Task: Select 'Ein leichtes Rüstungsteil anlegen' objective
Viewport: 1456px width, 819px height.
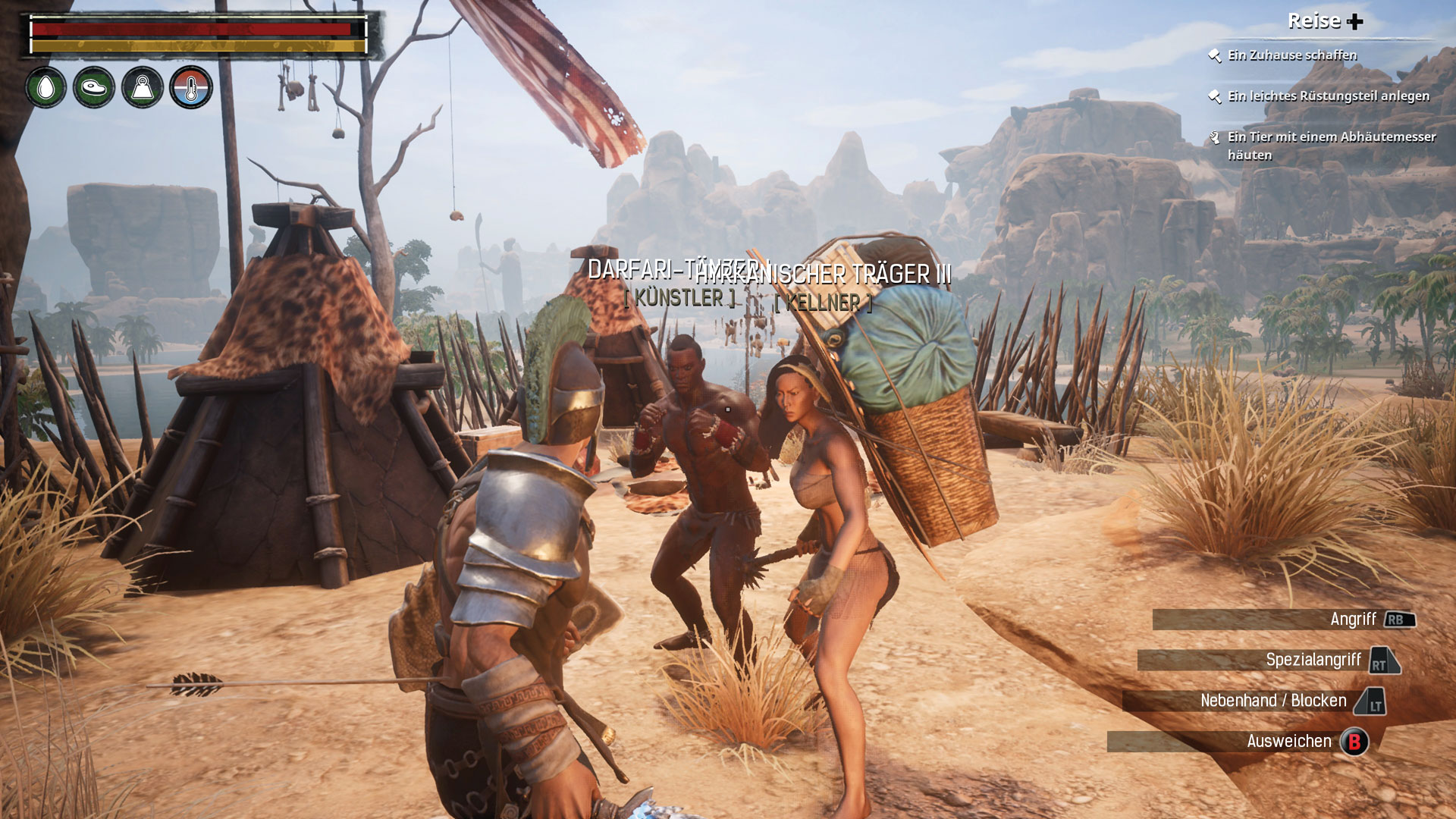Action: click(x=1328, y=96)
